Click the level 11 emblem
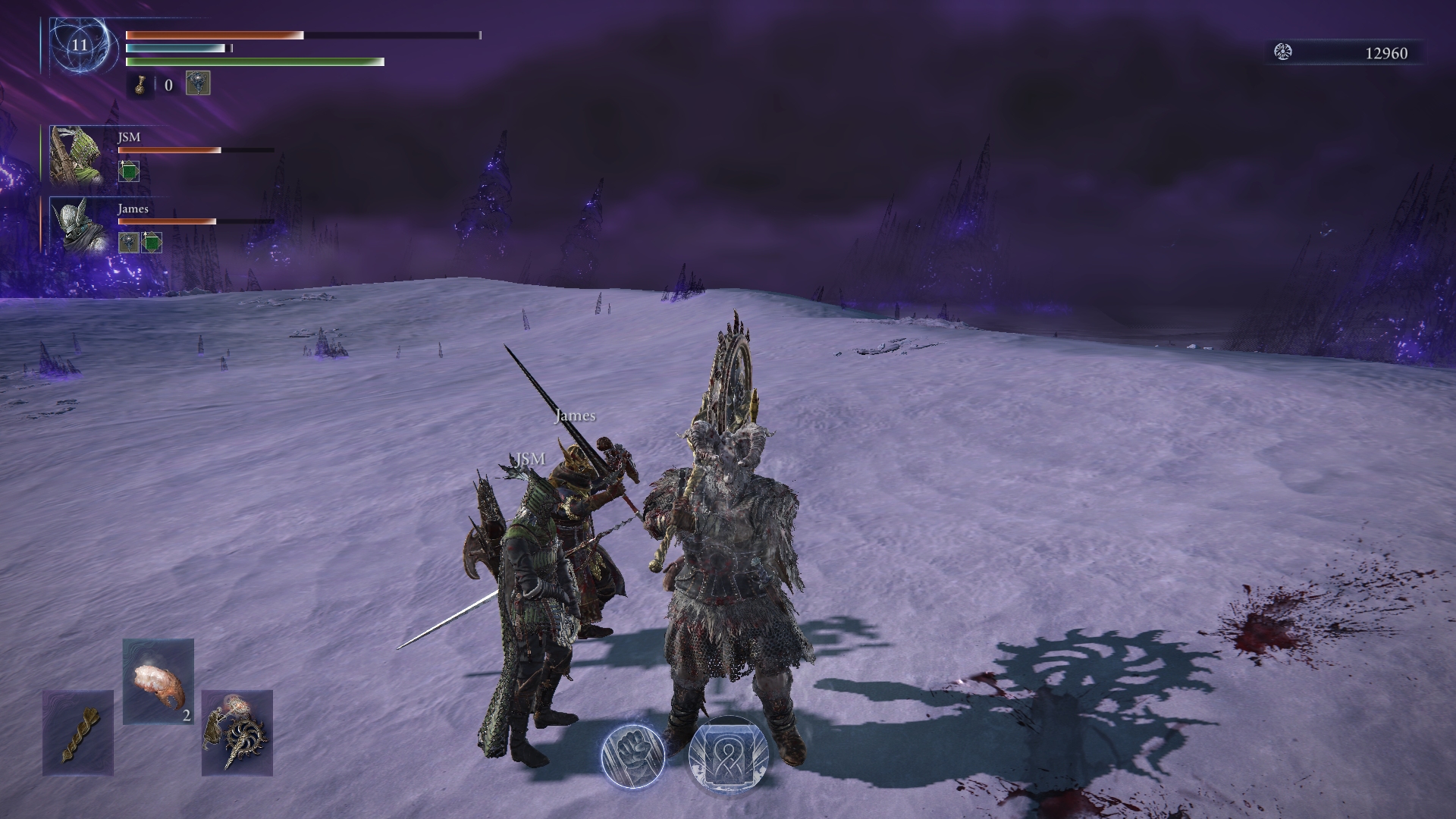 click(x=80, y=45)
